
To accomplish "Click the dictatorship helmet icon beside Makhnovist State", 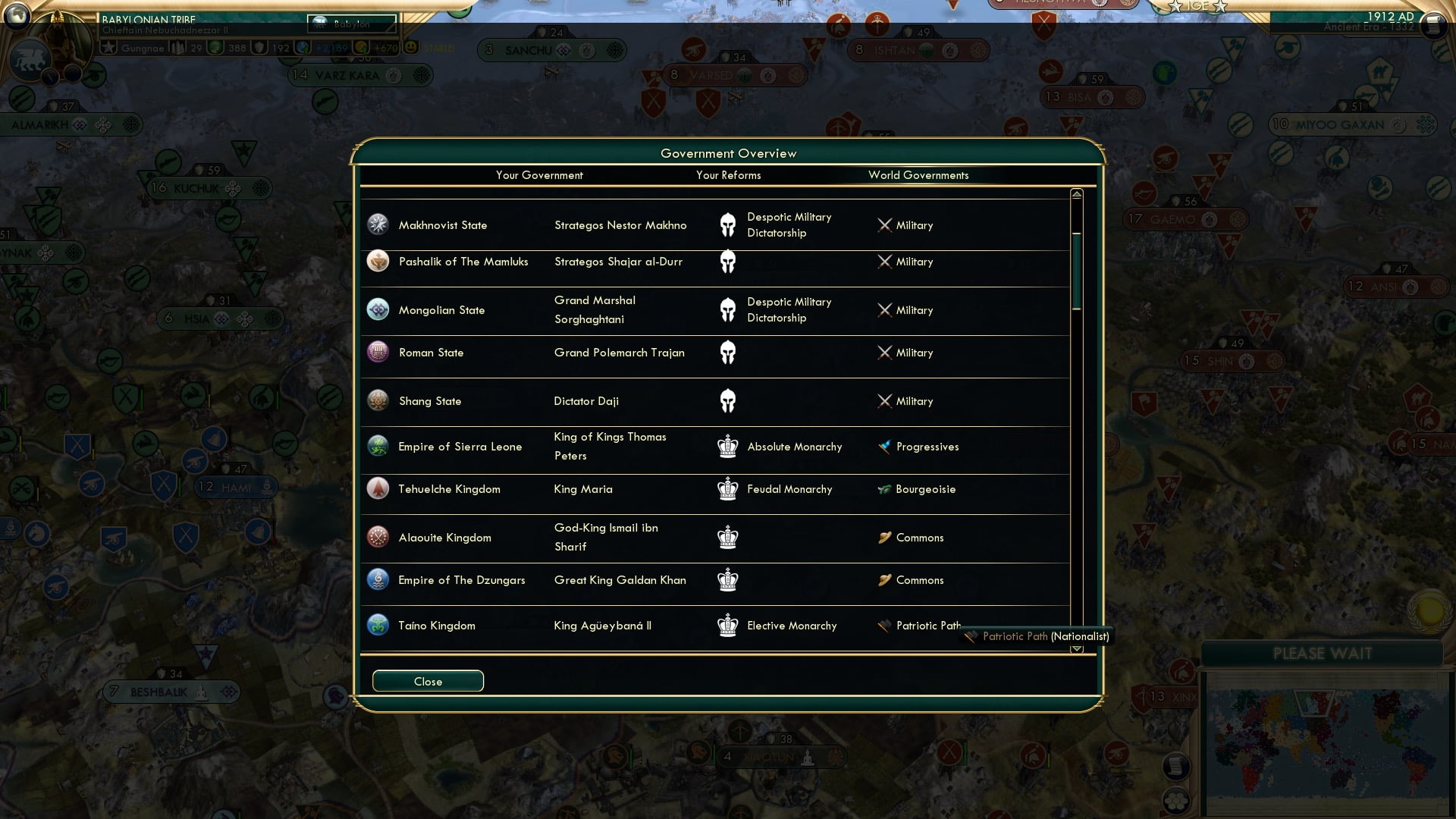I will coord(728,224).
